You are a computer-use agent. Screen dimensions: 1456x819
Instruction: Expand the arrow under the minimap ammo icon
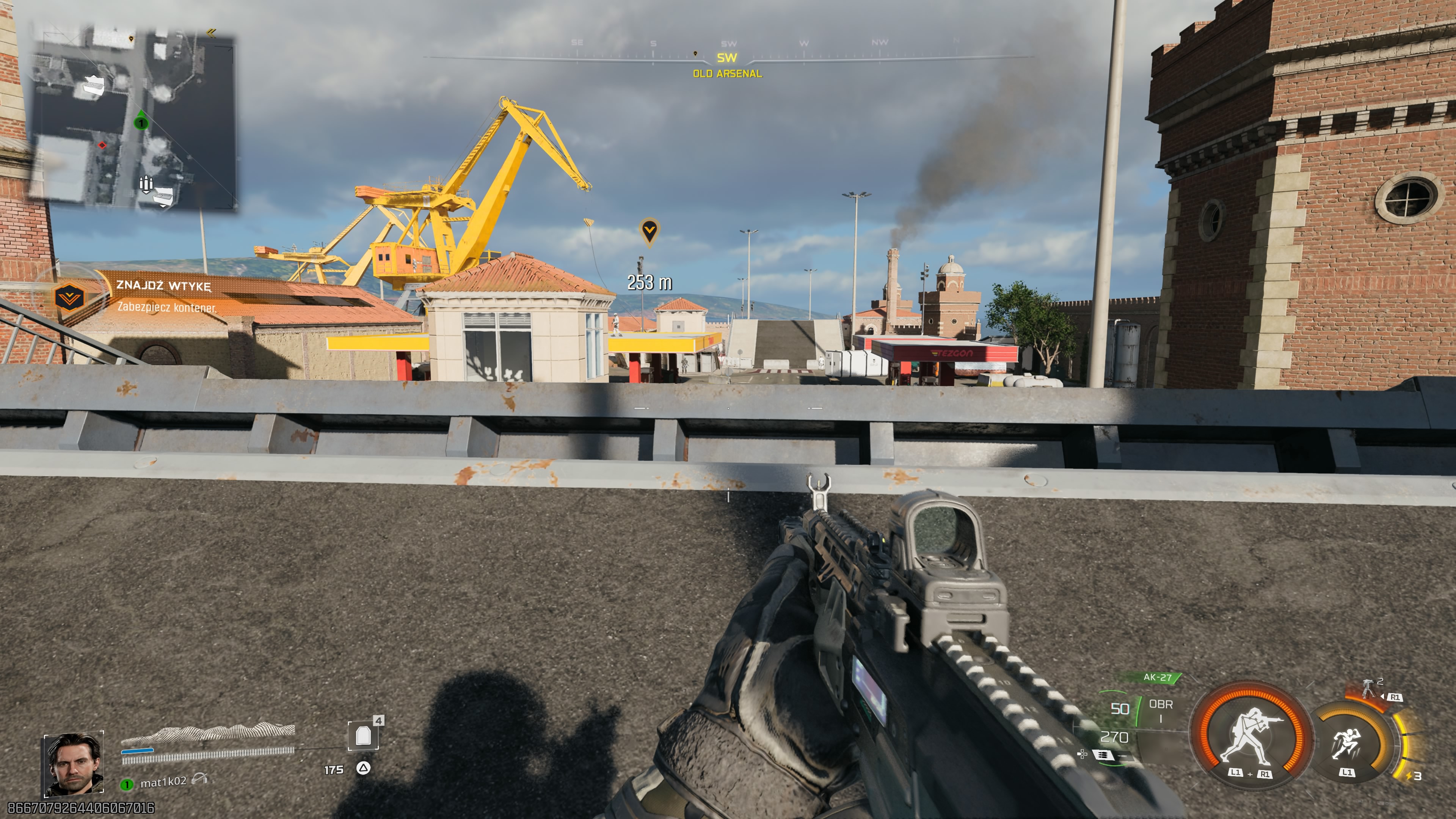point(147,193)
